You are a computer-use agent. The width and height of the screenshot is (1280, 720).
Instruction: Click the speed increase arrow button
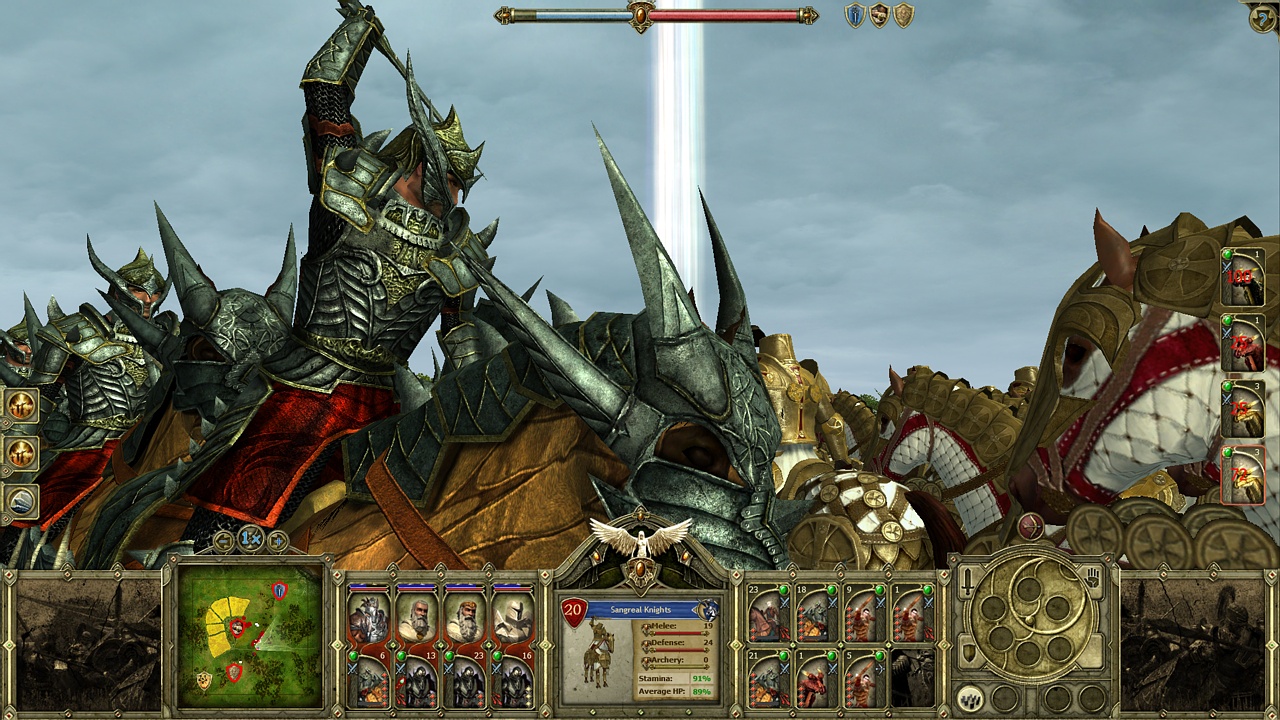click(278, 540)
